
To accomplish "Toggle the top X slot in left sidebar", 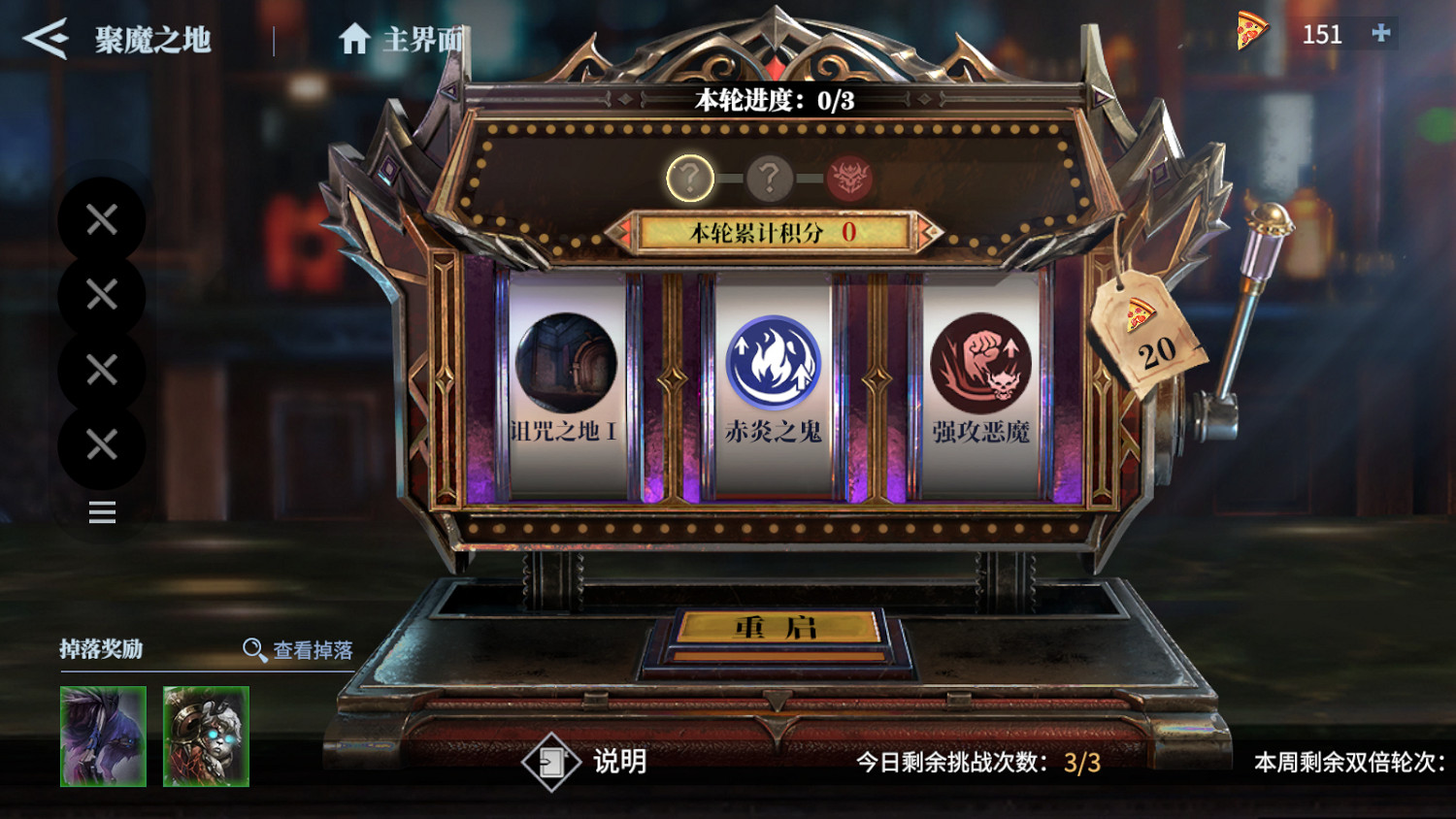I will tap(100, 221).
